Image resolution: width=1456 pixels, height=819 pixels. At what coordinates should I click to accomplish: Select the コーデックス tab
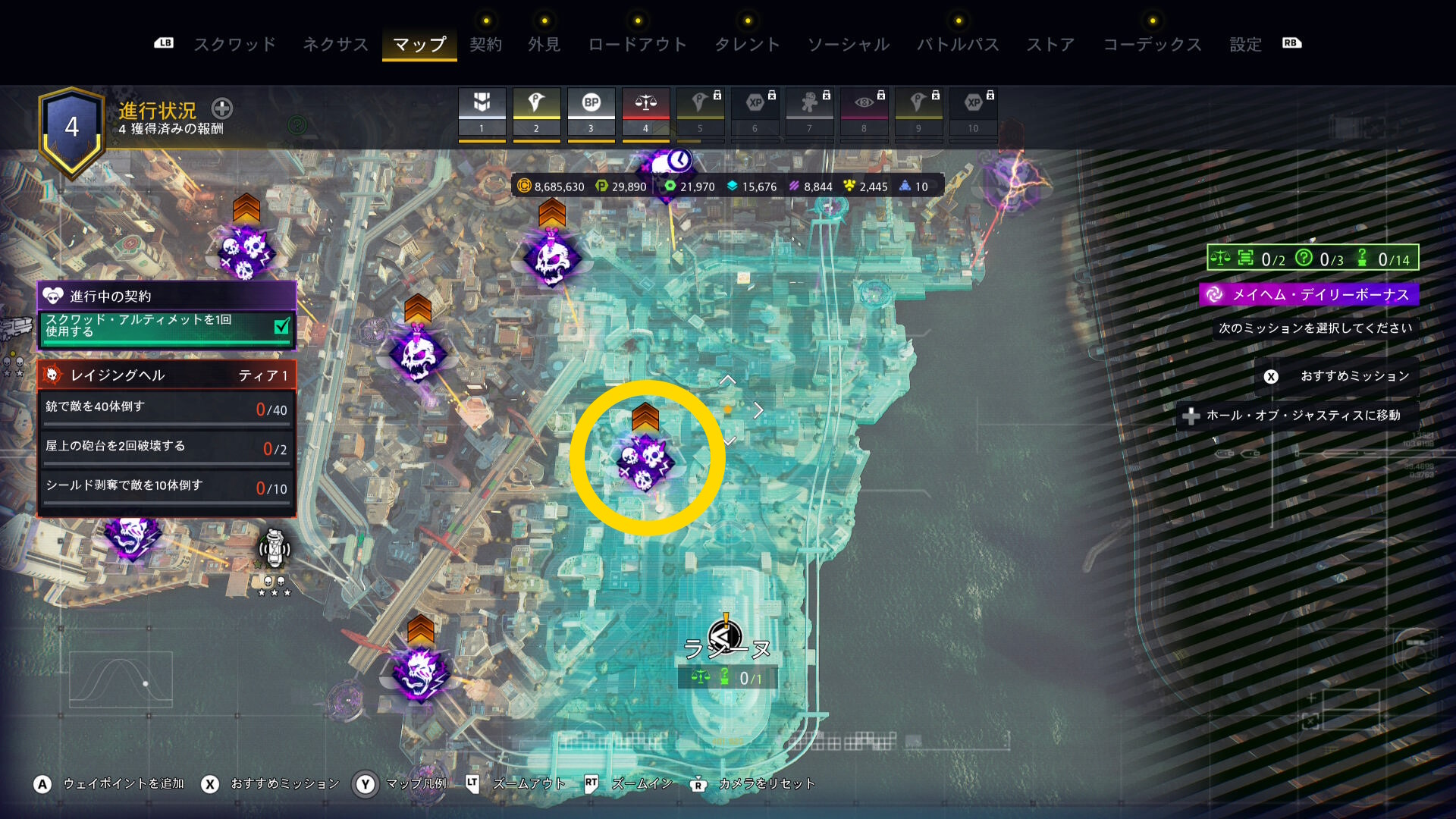(x=1152, y=44)
